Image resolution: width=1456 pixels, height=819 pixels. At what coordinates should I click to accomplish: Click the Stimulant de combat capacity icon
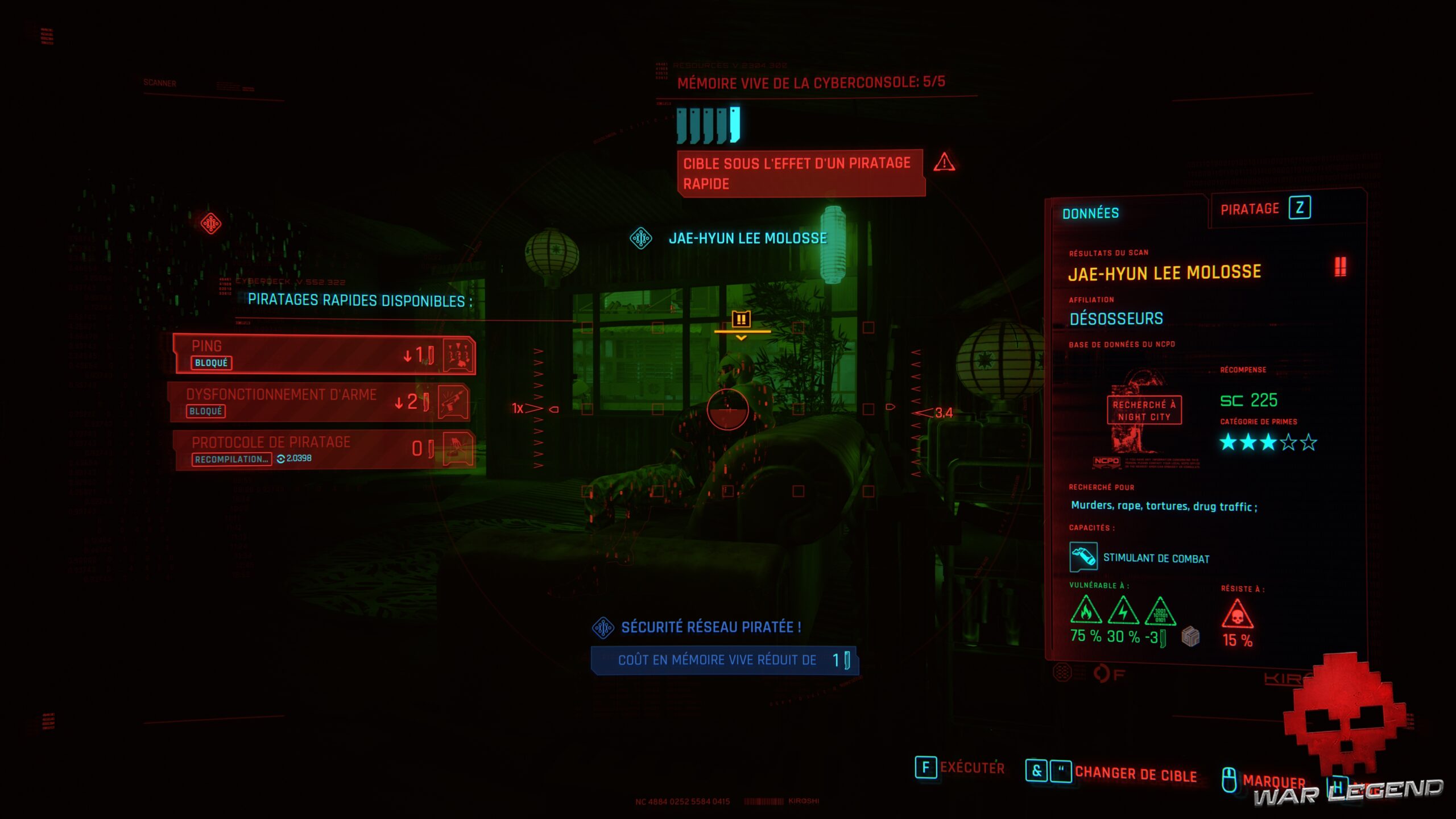1083,558
